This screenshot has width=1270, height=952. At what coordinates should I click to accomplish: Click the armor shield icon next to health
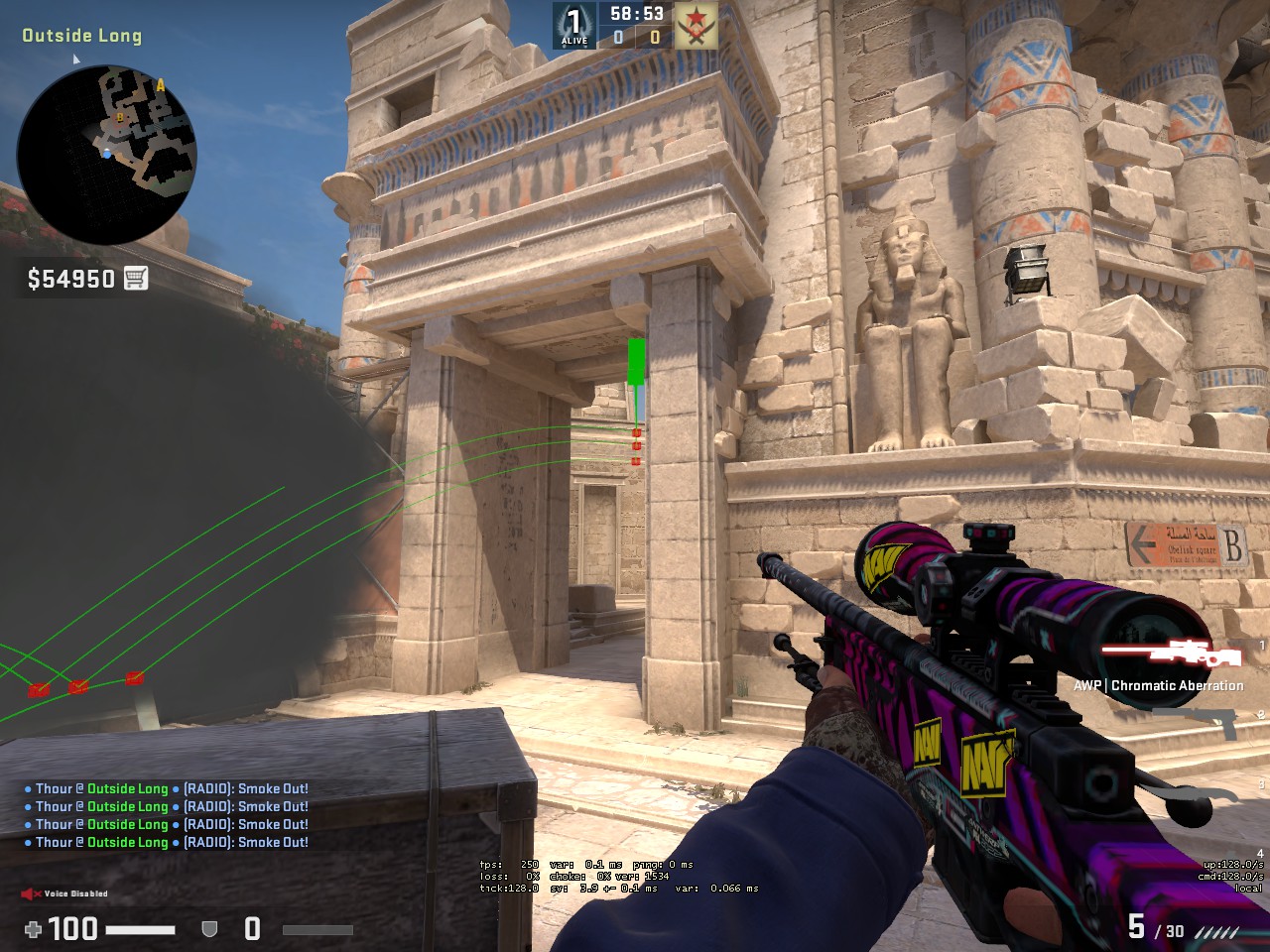209,930
